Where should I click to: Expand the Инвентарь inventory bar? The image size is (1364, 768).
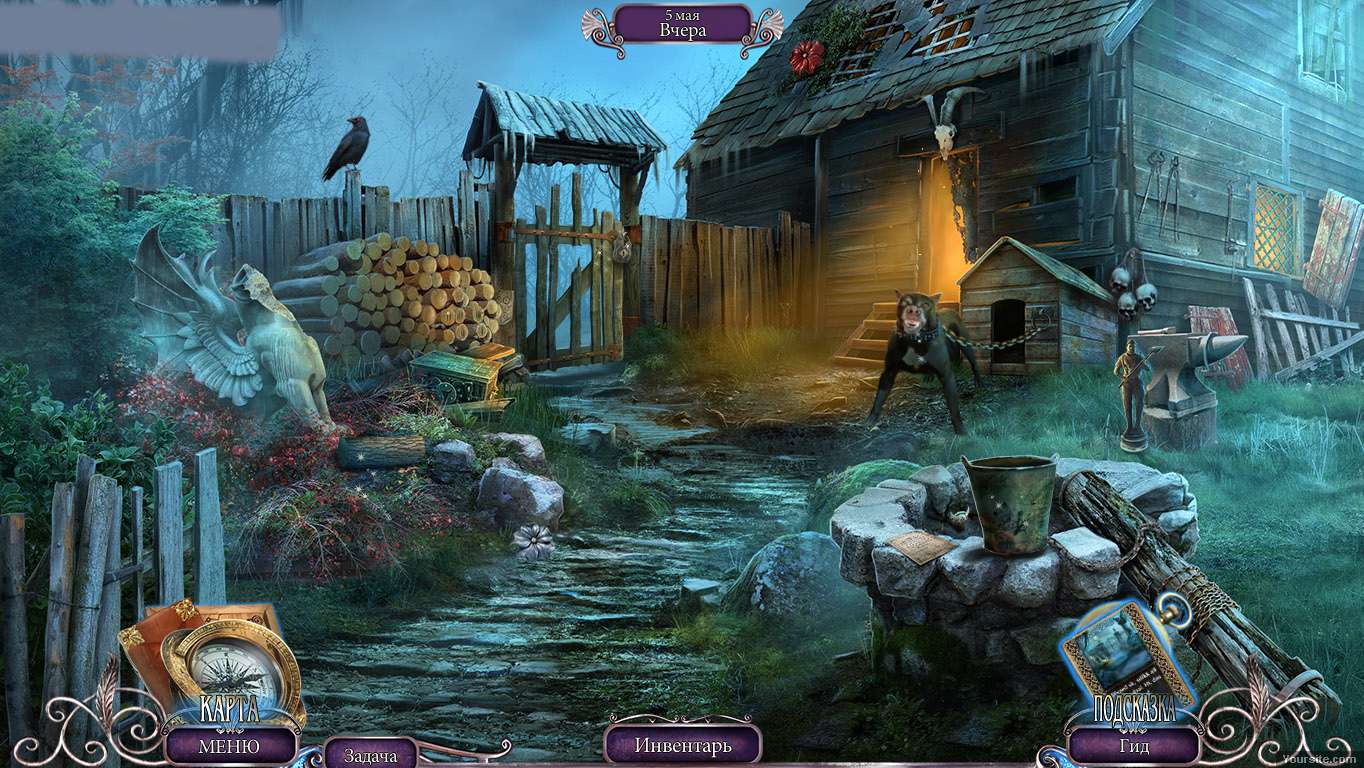pyautogui.click(x=683, y=745)
